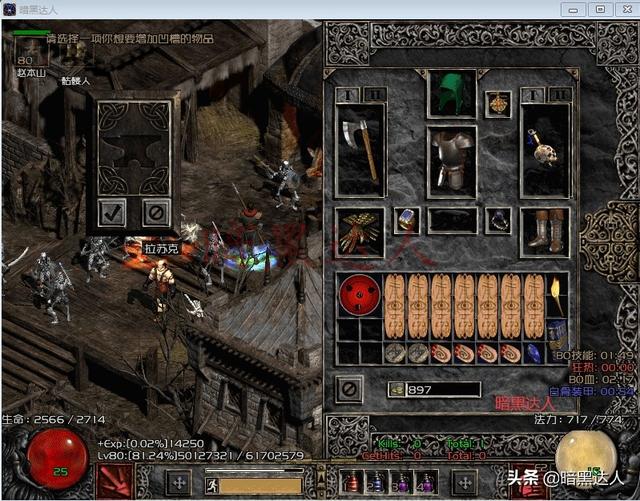Use the red potion in belt
Image resolution: width=640 pixels, height=501 pixels.
tap(352, 483)
